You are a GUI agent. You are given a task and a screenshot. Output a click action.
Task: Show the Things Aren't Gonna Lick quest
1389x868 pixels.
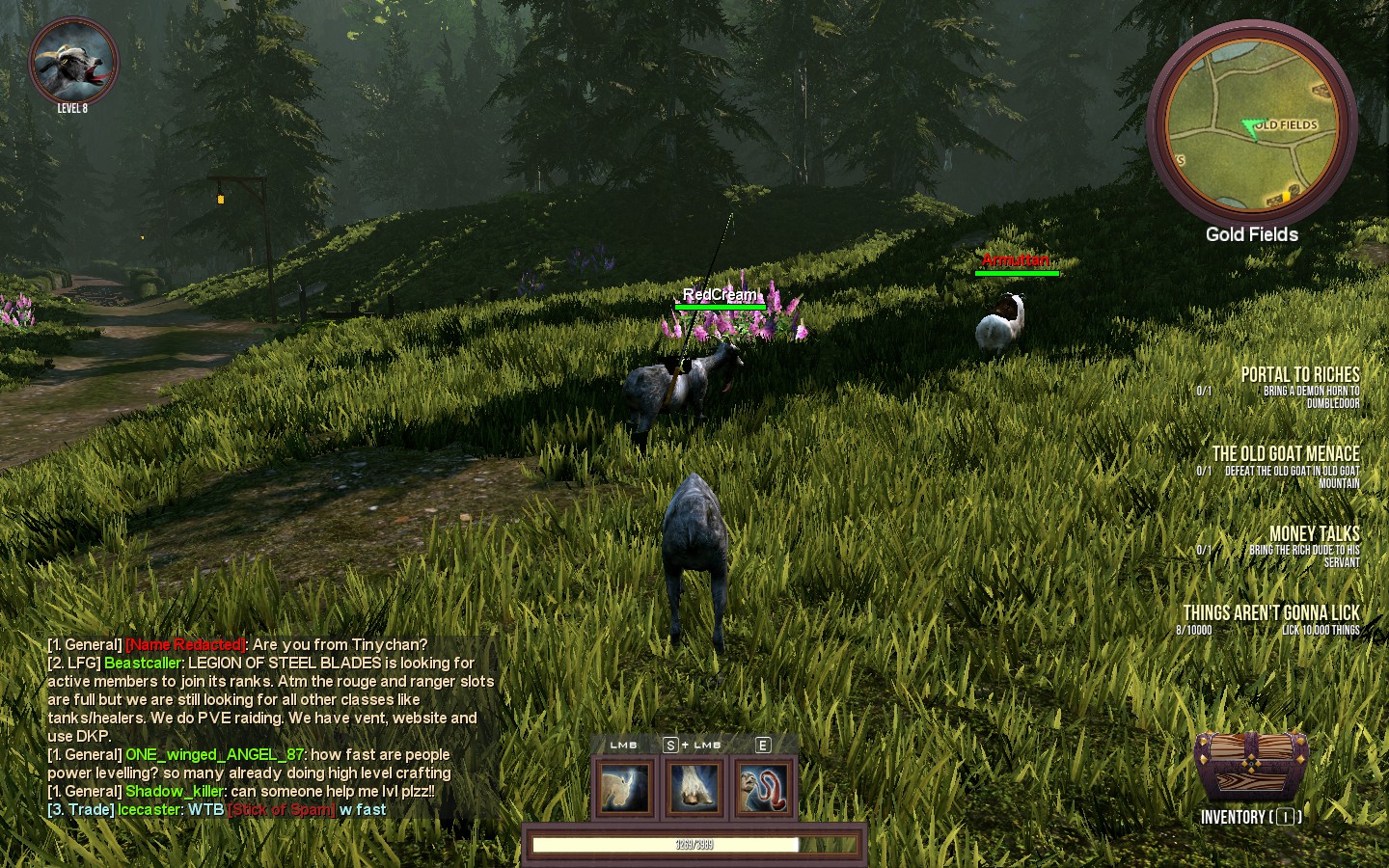coord(1270,613)
